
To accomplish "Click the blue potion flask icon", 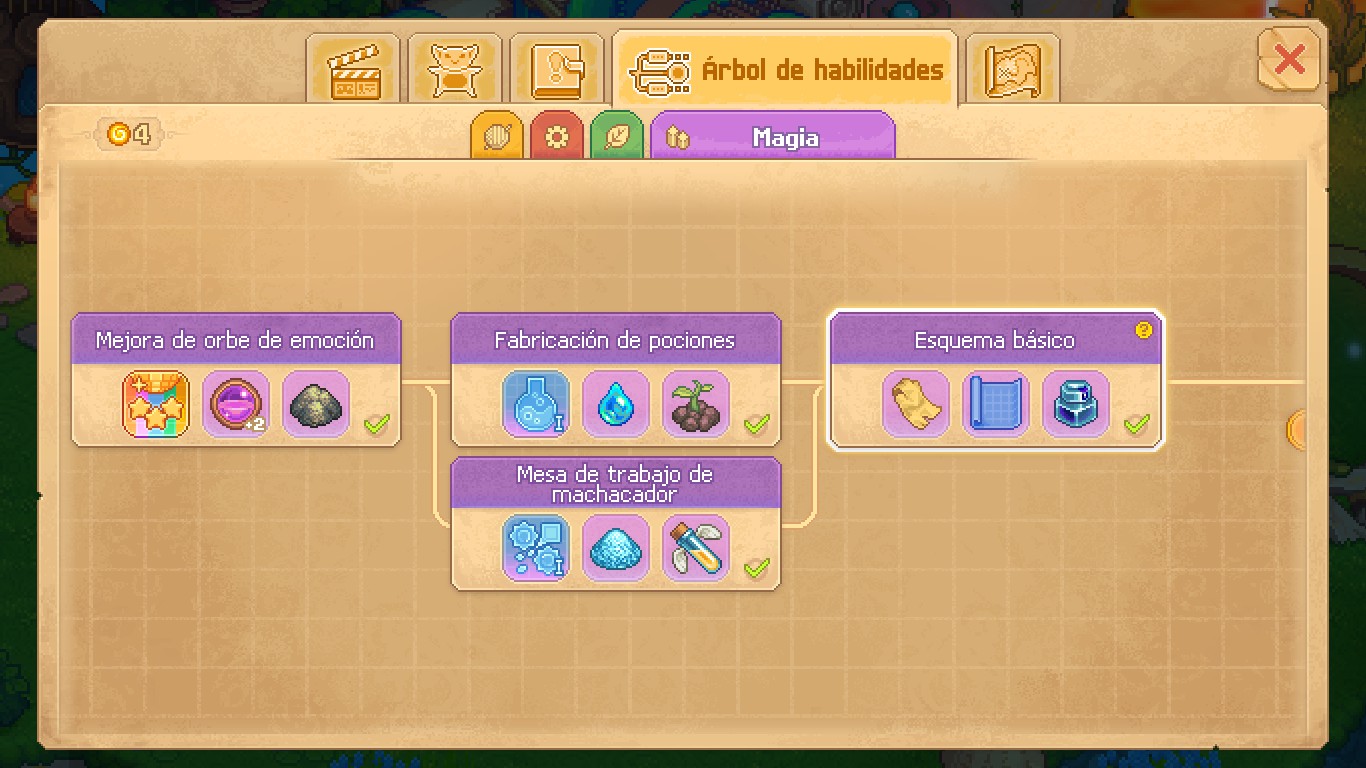I will (x=536, y=404).
